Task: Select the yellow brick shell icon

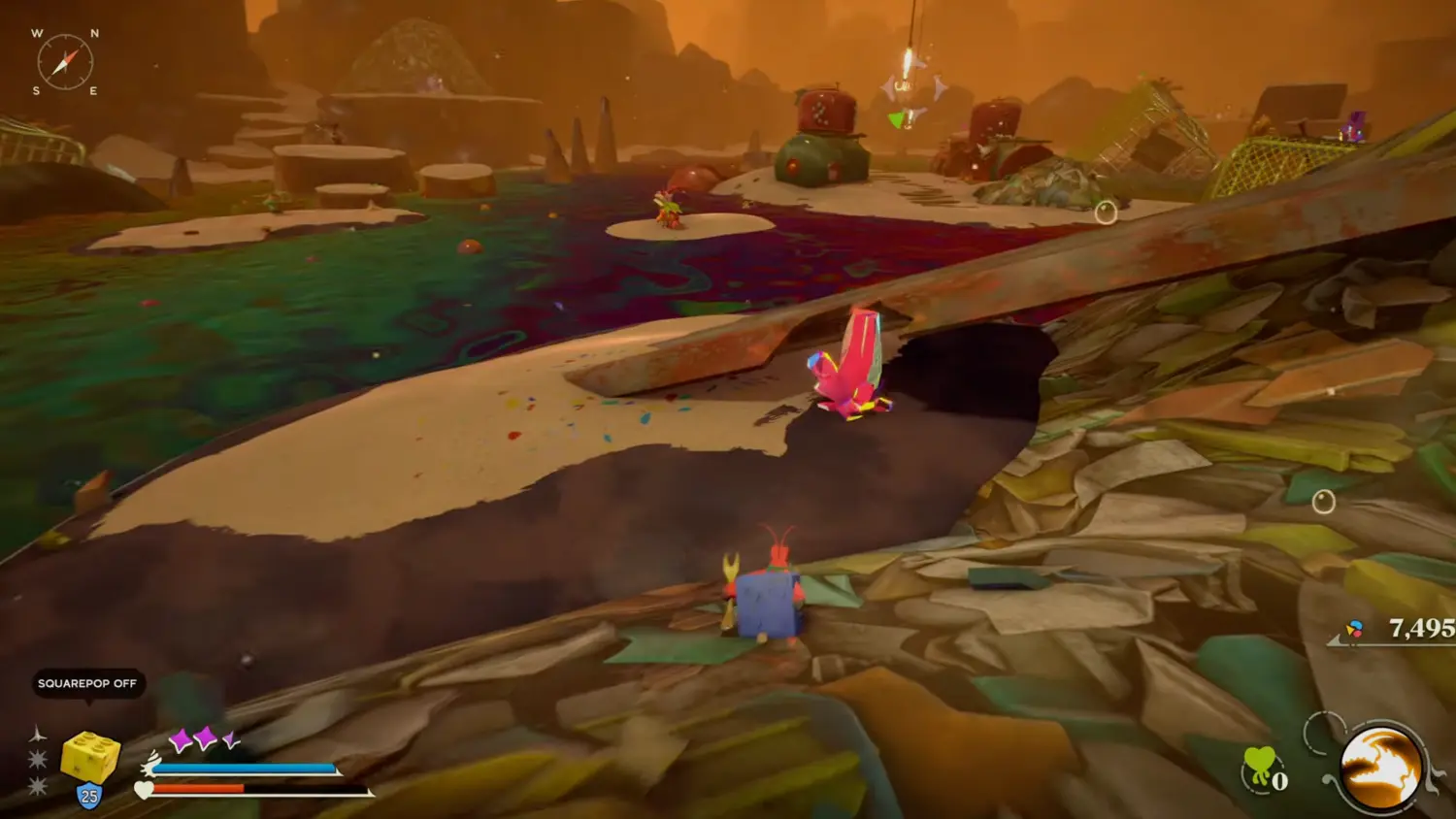Action: click(90, 757)
